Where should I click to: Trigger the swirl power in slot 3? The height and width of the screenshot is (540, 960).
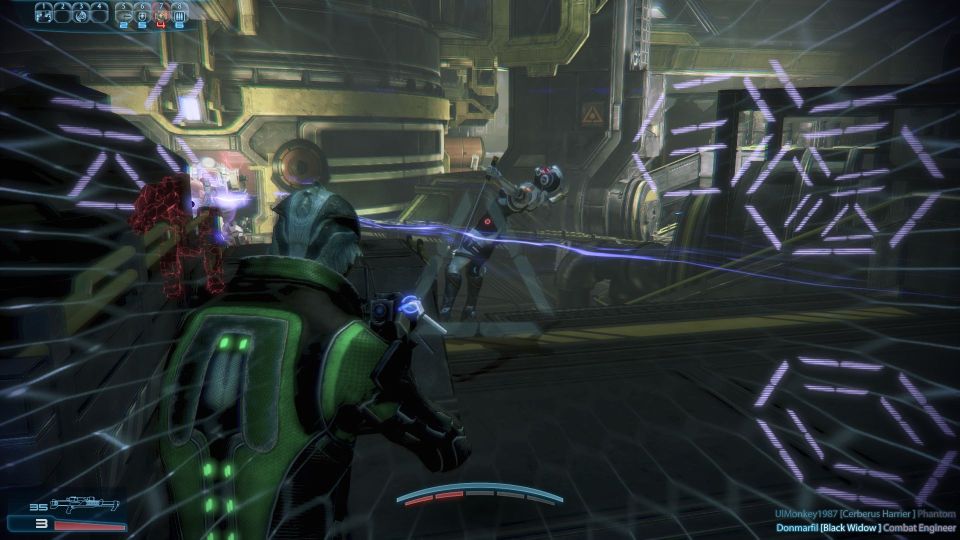click(81, 14)
